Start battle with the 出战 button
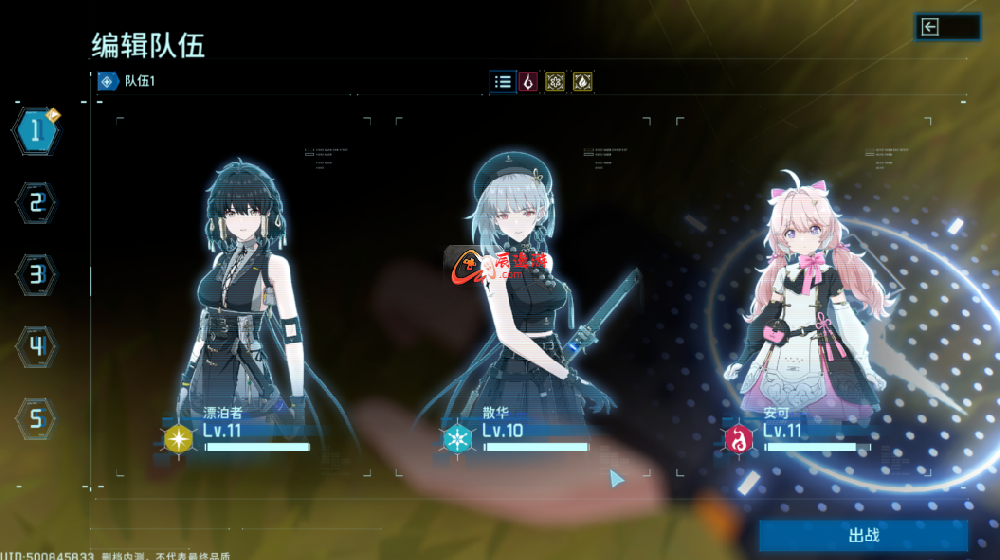The height and width of the screenshot is (560, 1000). point(862,536)
